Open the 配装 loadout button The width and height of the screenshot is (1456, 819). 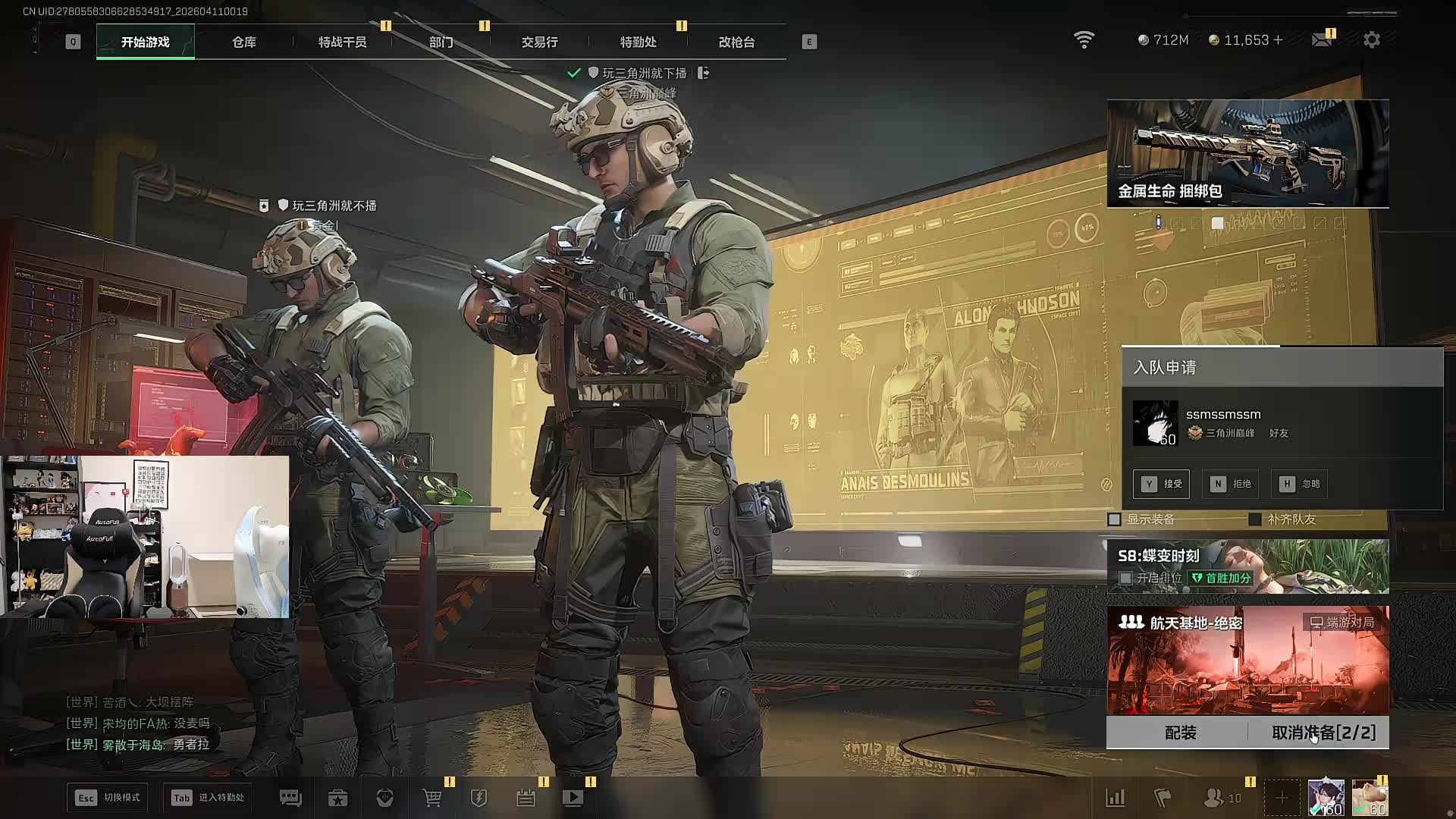tap(1180, 733)
